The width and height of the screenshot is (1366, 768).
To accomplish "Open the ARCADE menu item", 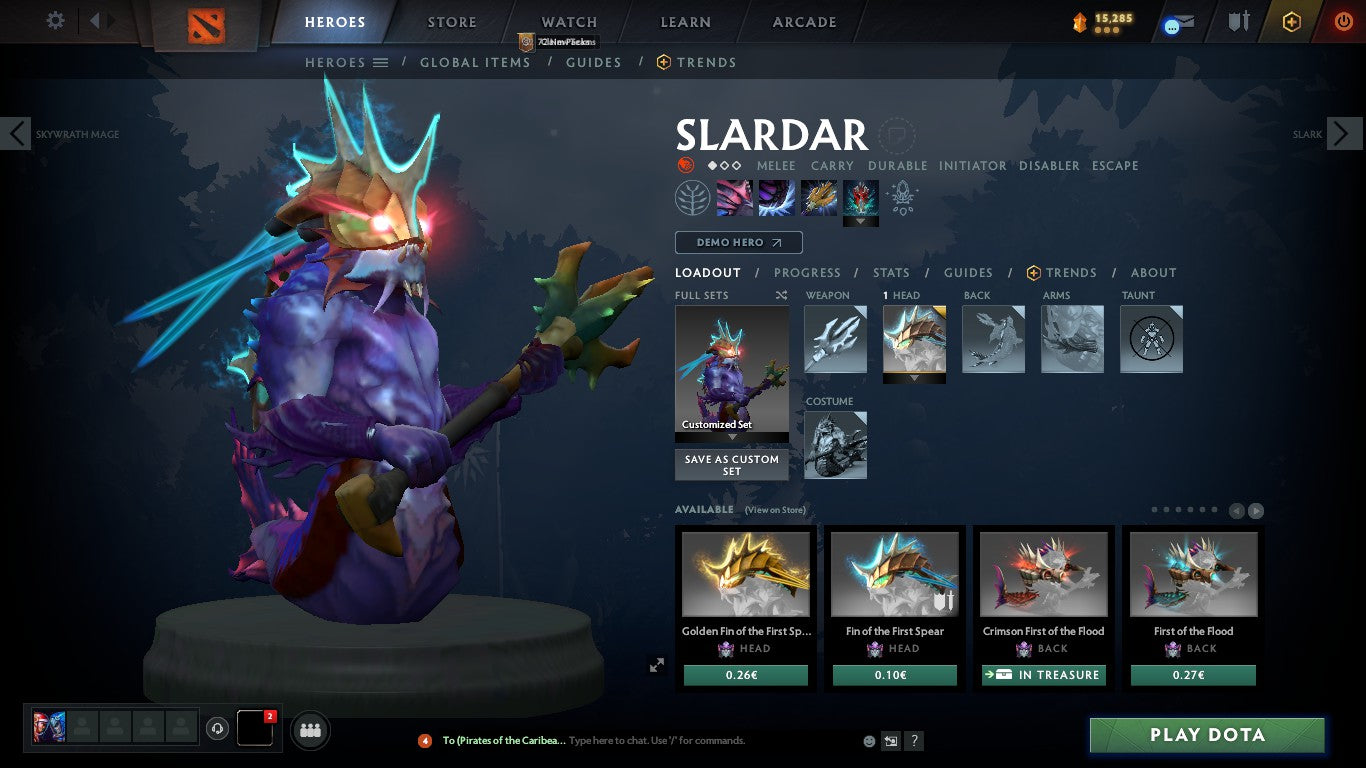I will pos(802,21).
